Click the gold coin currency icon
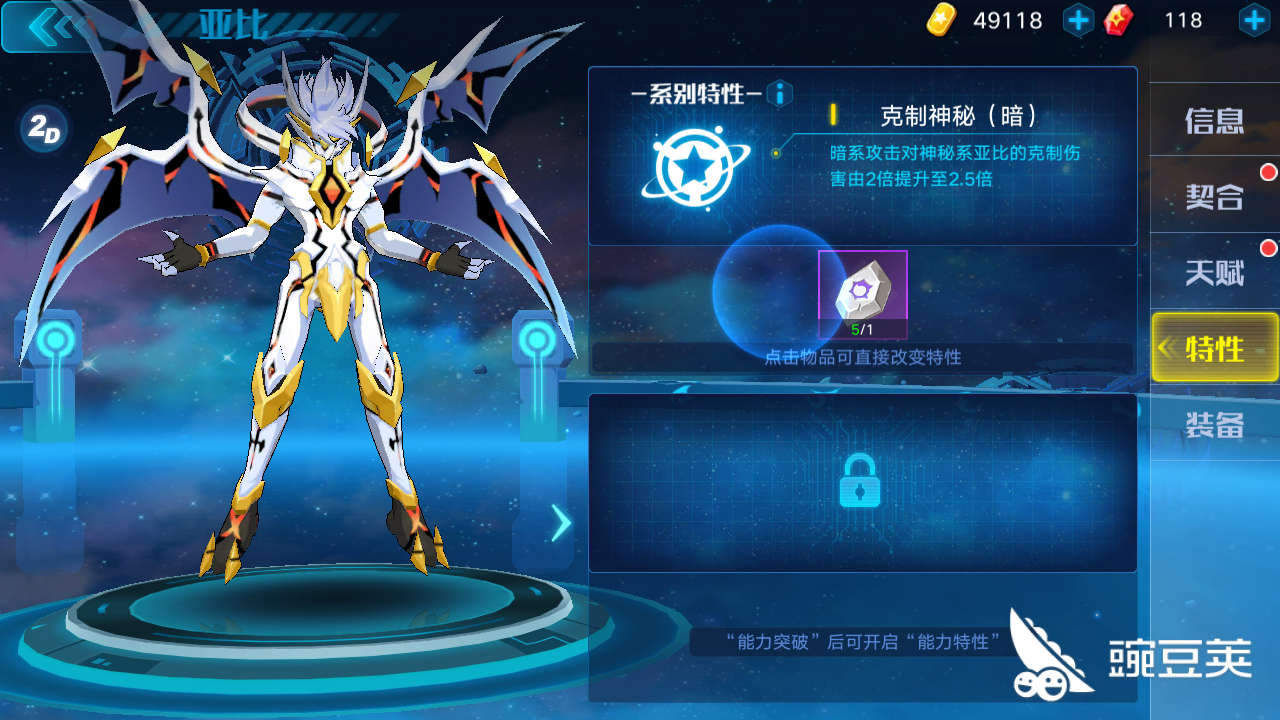This screenshot has width=1280, height=720. (x=941, y=19)
